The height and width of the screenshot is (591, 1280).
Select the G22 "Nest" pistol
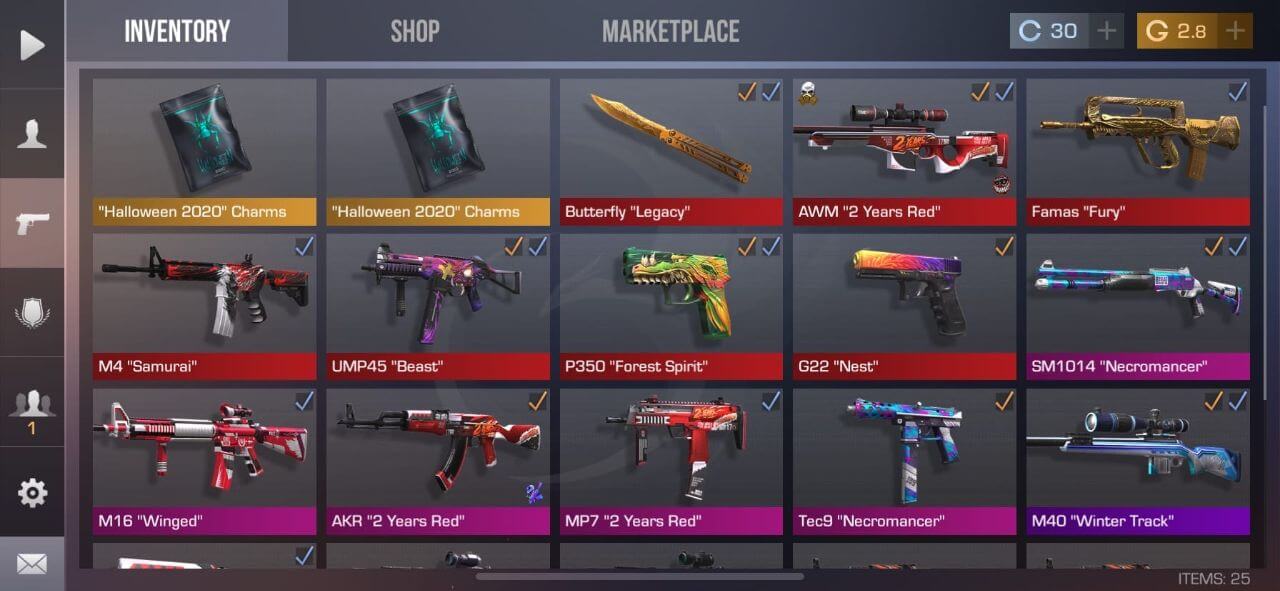[x=904, y=307]
